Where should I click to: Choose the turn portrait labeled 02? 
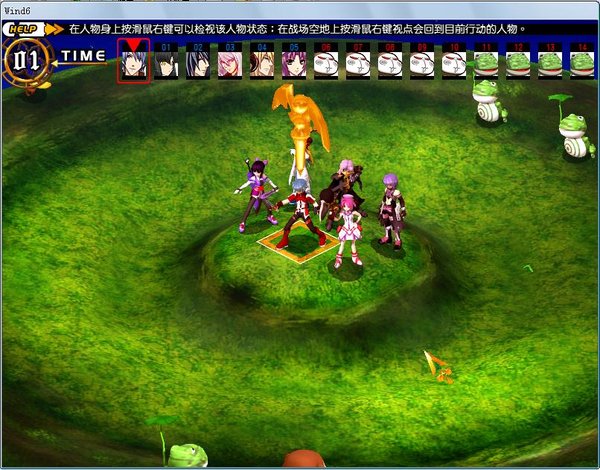point(198,64)
